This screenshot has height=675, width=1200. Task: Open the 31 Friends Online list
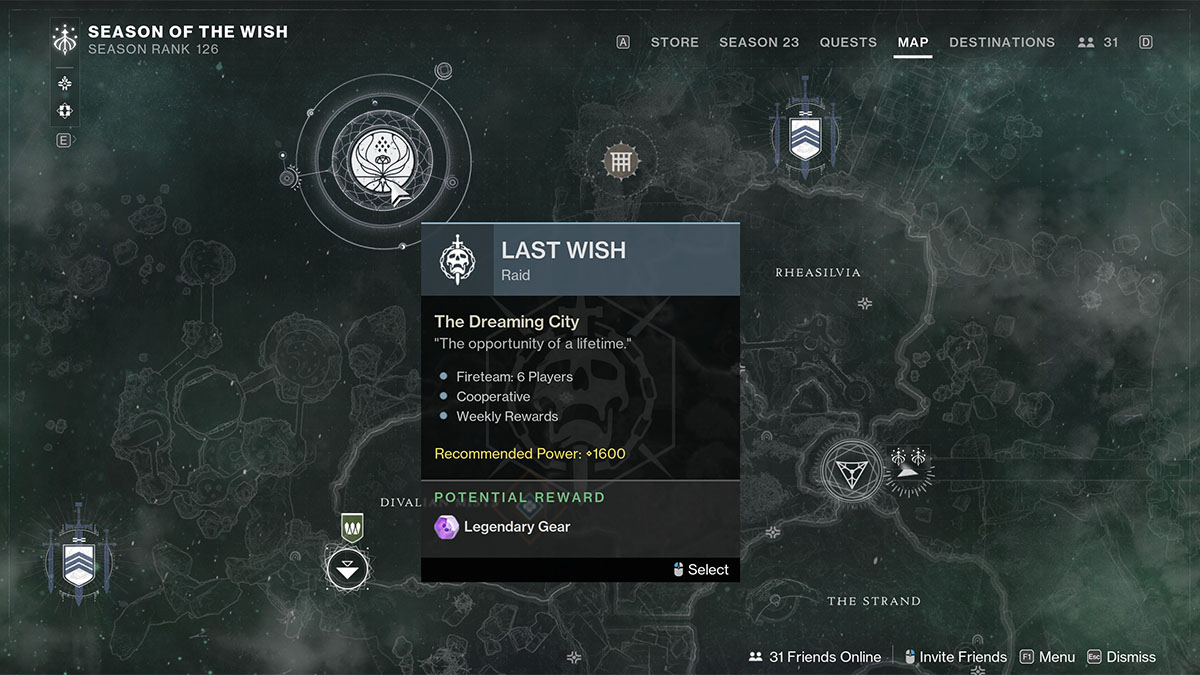815,657
